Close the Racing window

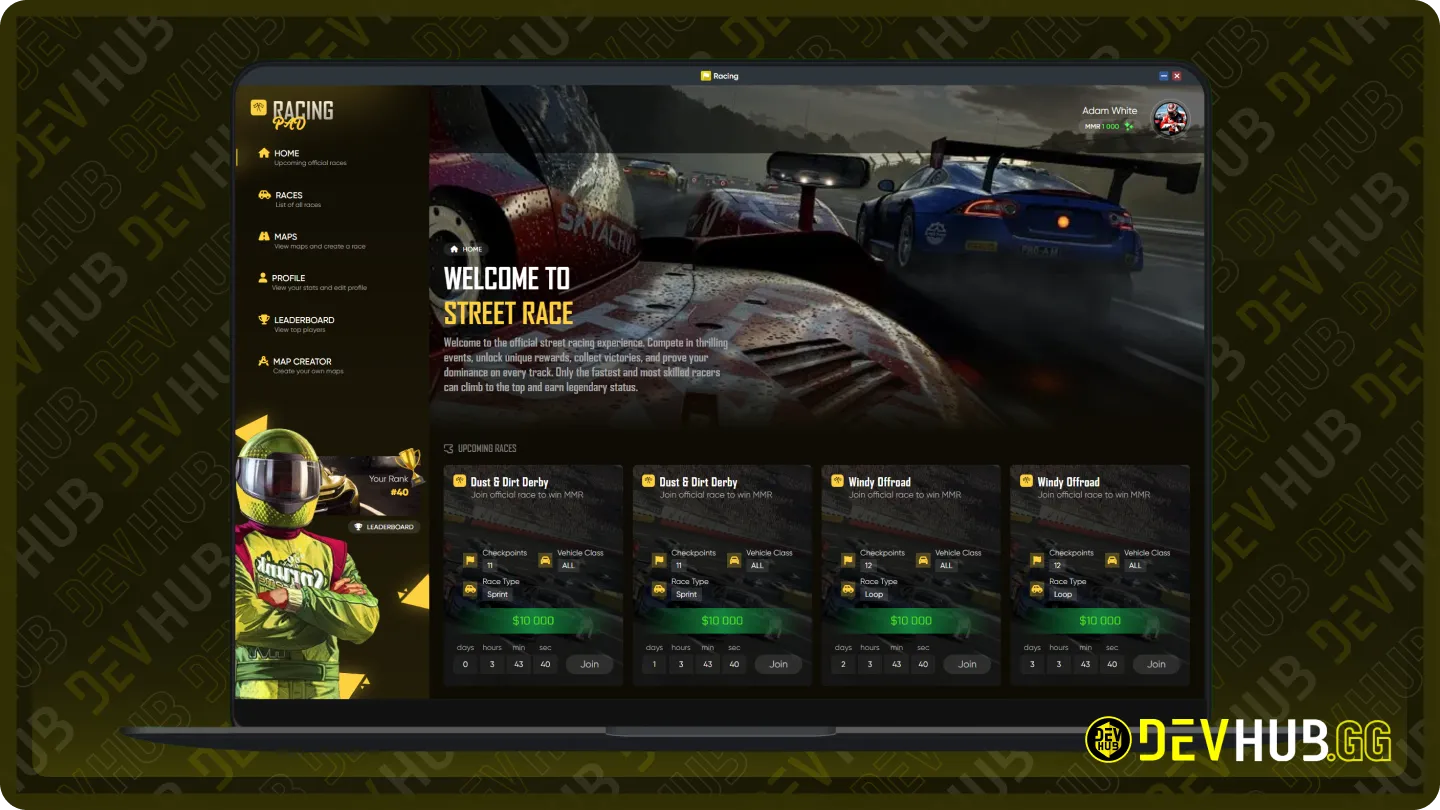tap(1177, 76)
